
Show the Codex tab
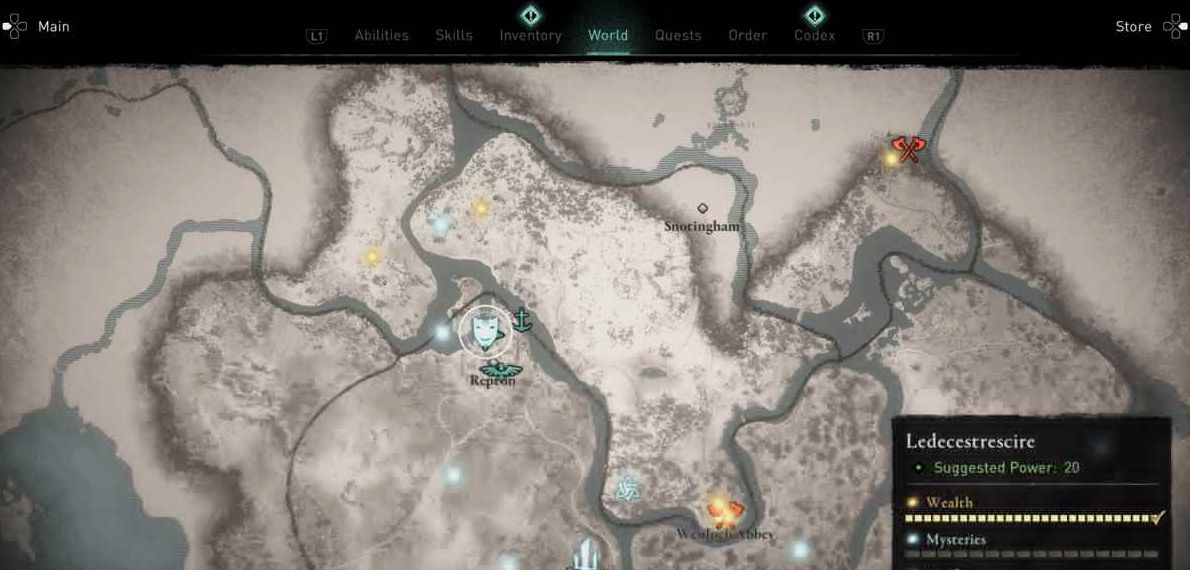pos(814,35)
